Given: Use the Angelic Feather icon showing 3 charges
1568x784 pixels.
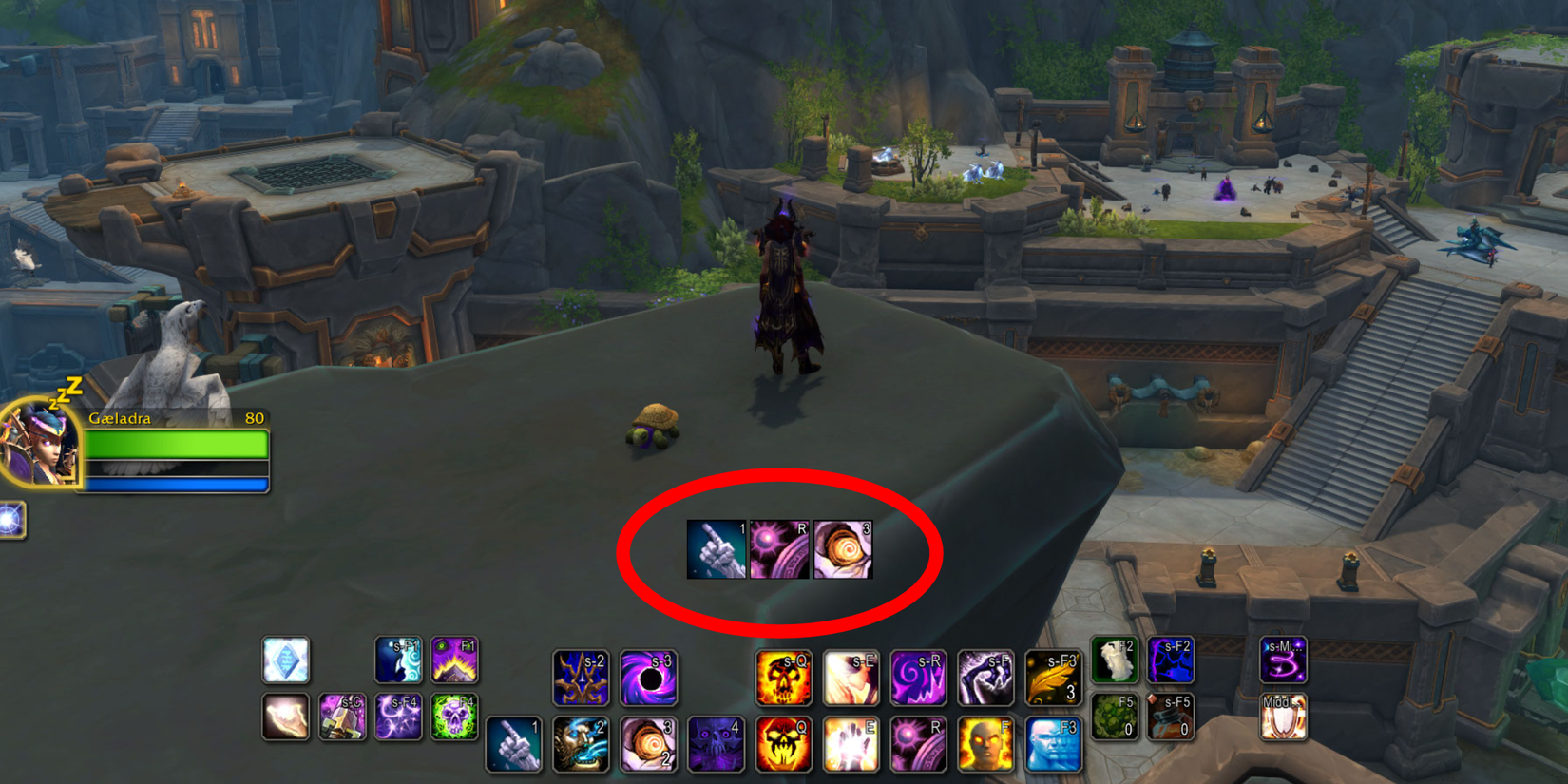Looking at the screenshot, I should 1055,677.
